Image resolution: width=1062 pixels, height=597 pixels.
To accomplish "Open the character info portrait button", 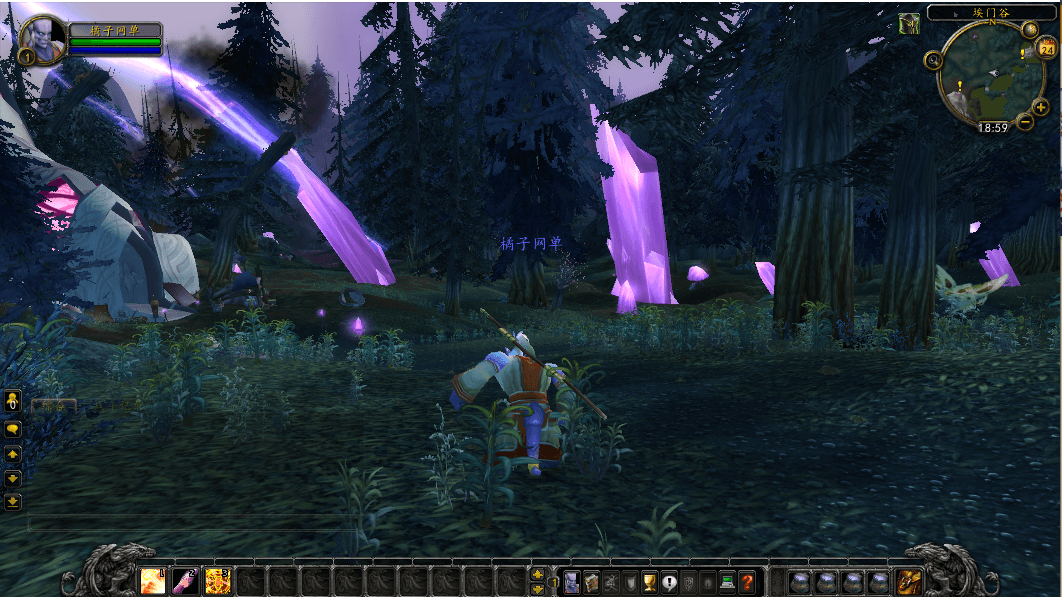I will click(571, 582).
